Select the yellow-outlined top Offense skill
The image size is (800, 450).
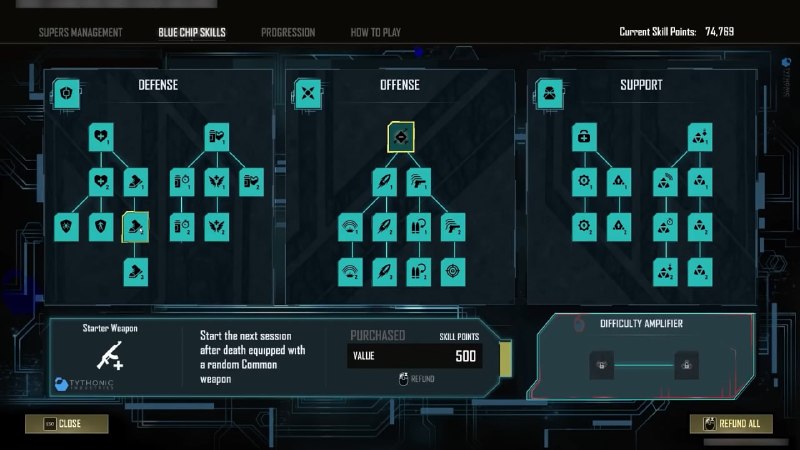401,137
